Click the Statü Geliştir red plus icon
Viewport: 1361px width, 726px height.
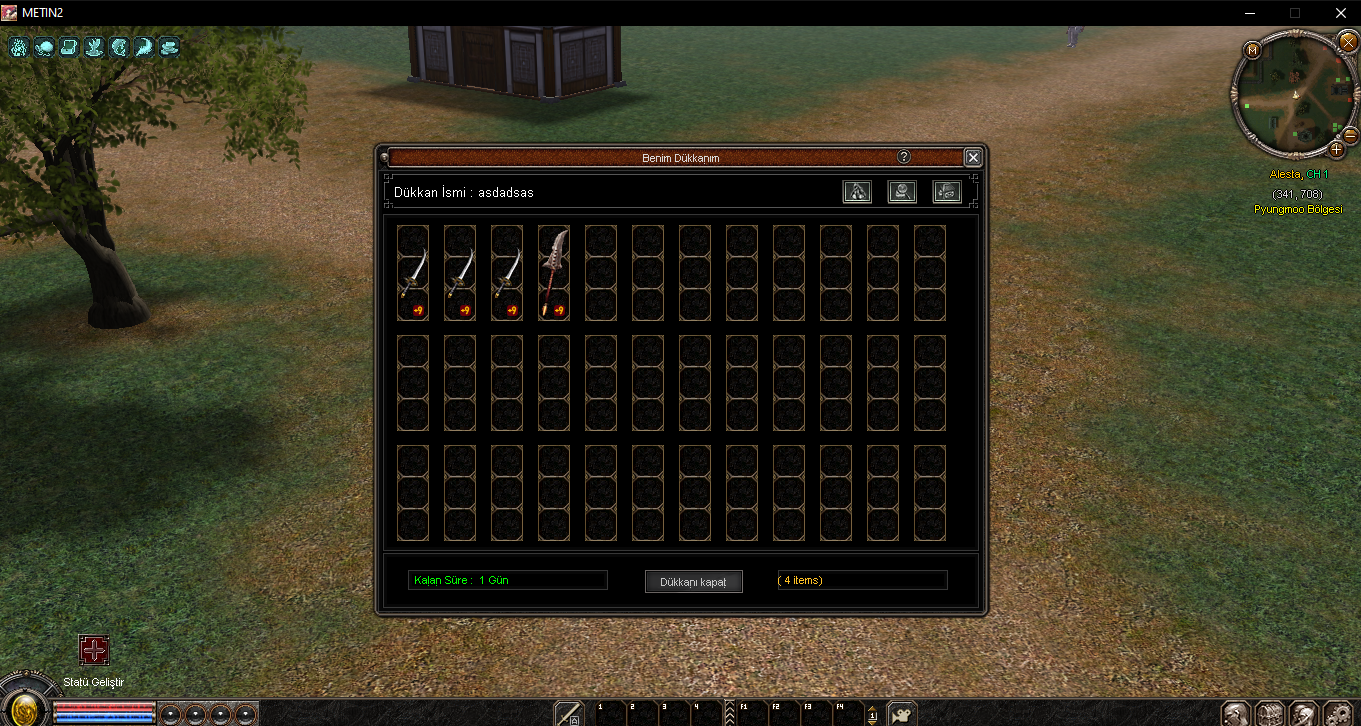(x=94, y=651)
